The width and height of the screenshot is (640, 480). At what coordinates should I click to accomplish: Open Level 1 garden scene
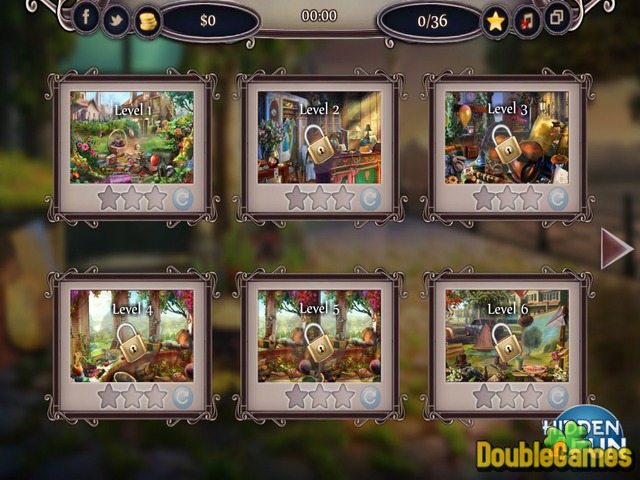coord(132,138)
